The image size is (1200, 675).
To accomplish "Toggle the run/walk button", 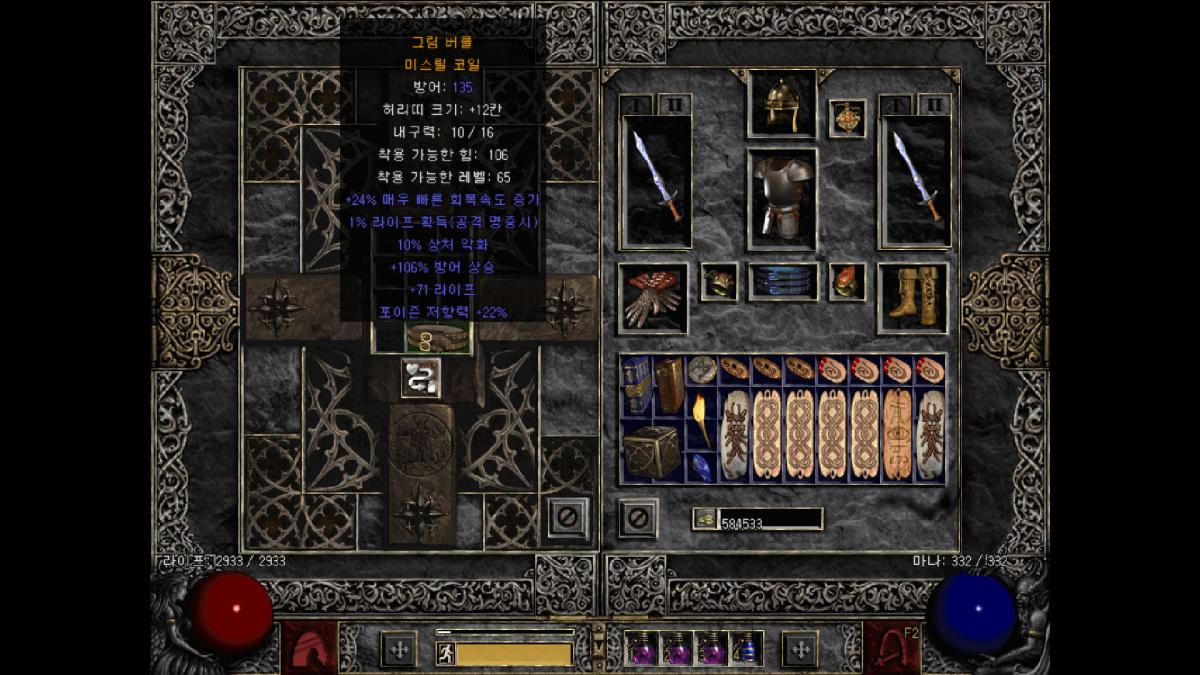I will [445, 654].
